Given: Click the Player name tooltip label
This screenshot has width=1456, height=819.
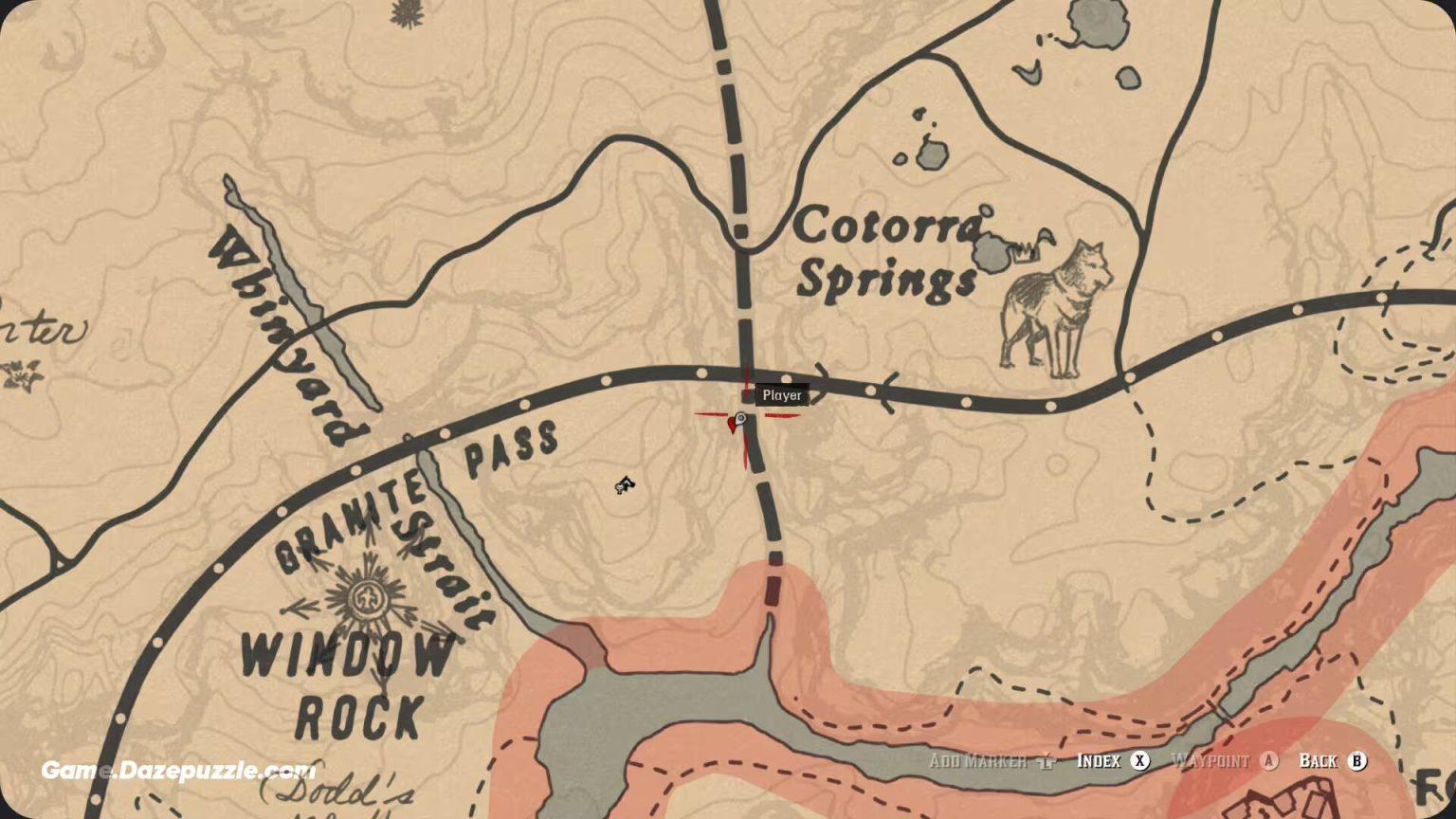Looking at the screenshot, I should point(780,395).
